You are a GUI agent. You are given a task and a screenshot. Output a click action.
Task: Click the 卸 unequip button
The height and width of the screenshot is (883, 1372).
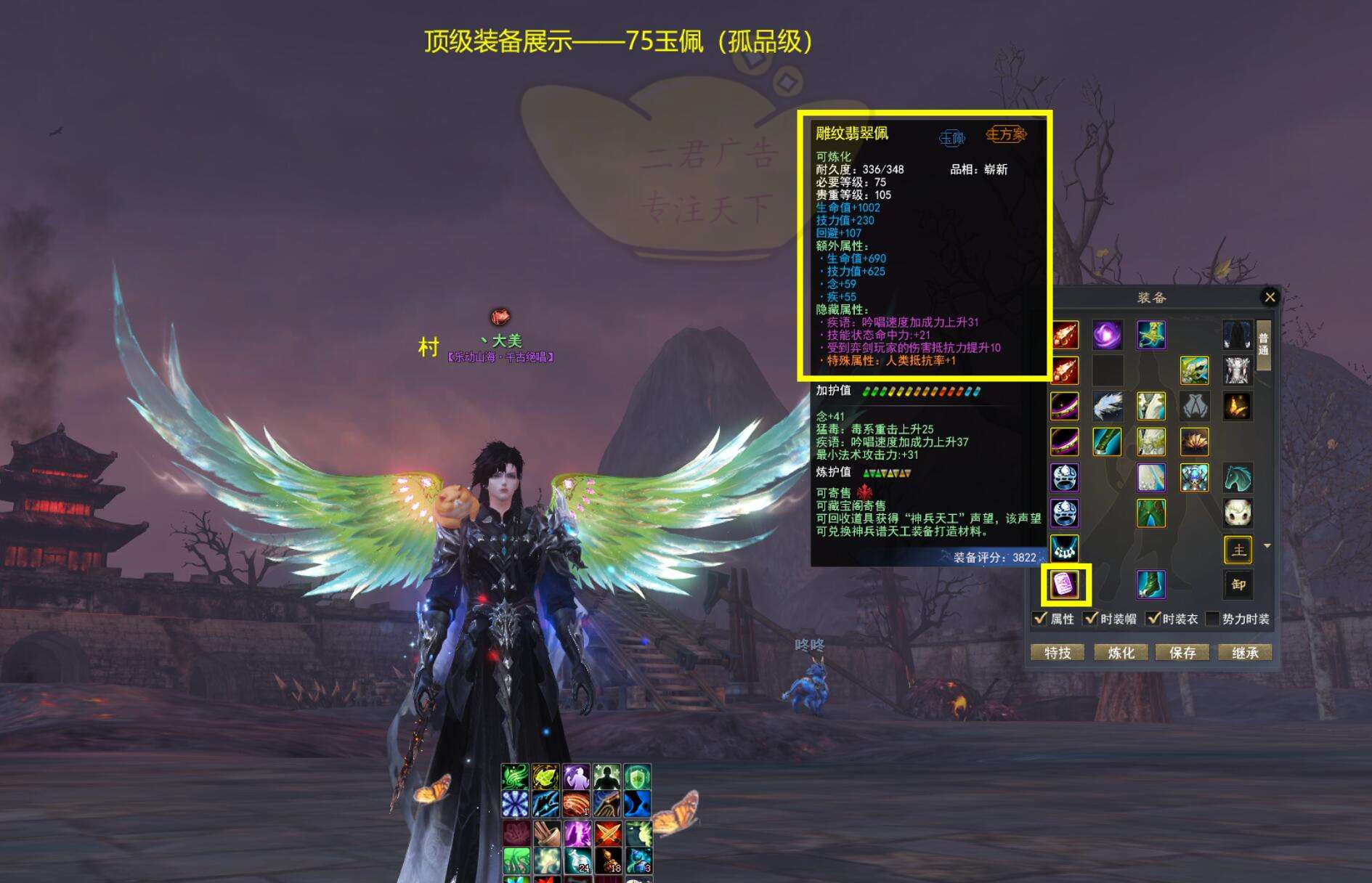coord(1238,585)
